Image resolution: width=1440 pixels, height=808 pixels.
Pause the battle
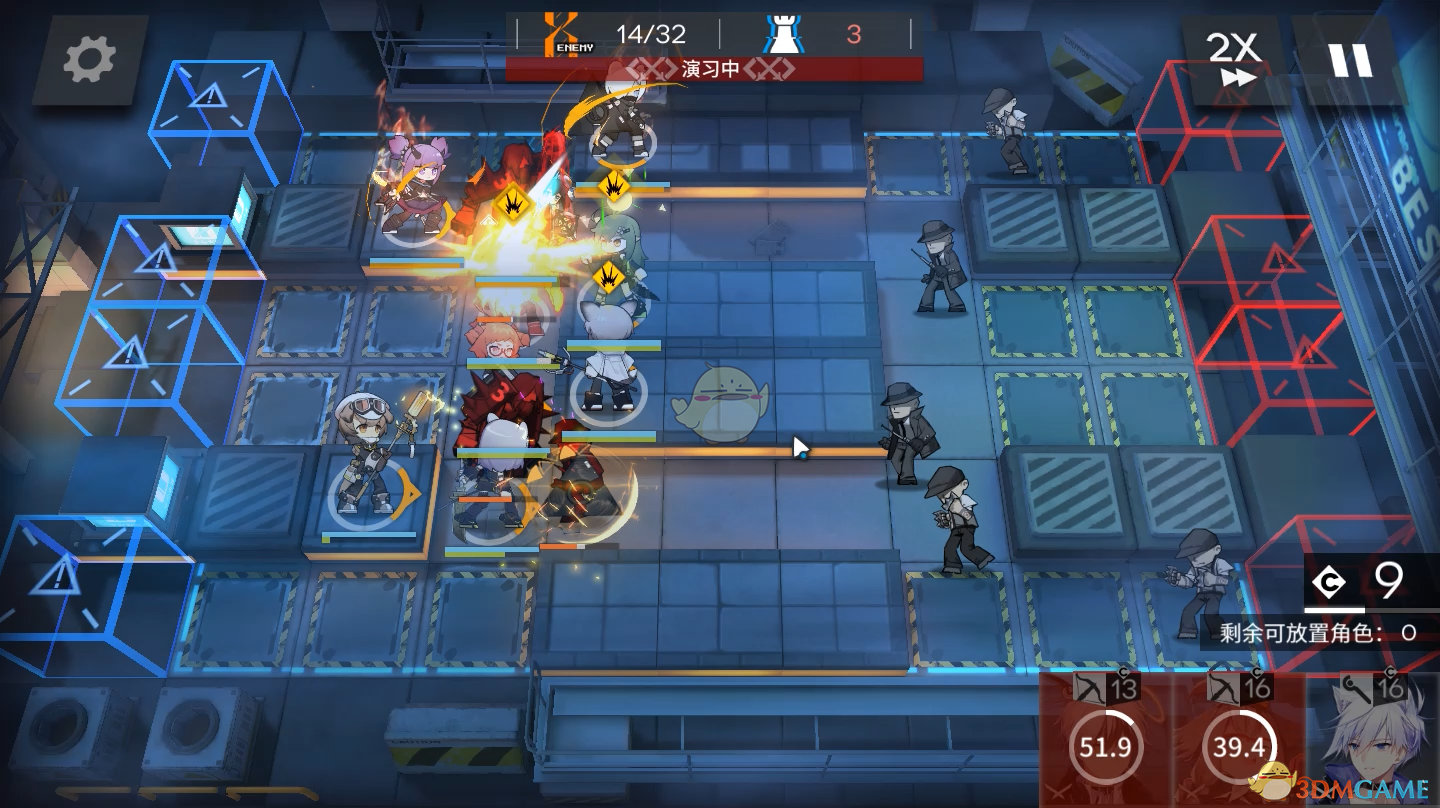point(1349,60)
